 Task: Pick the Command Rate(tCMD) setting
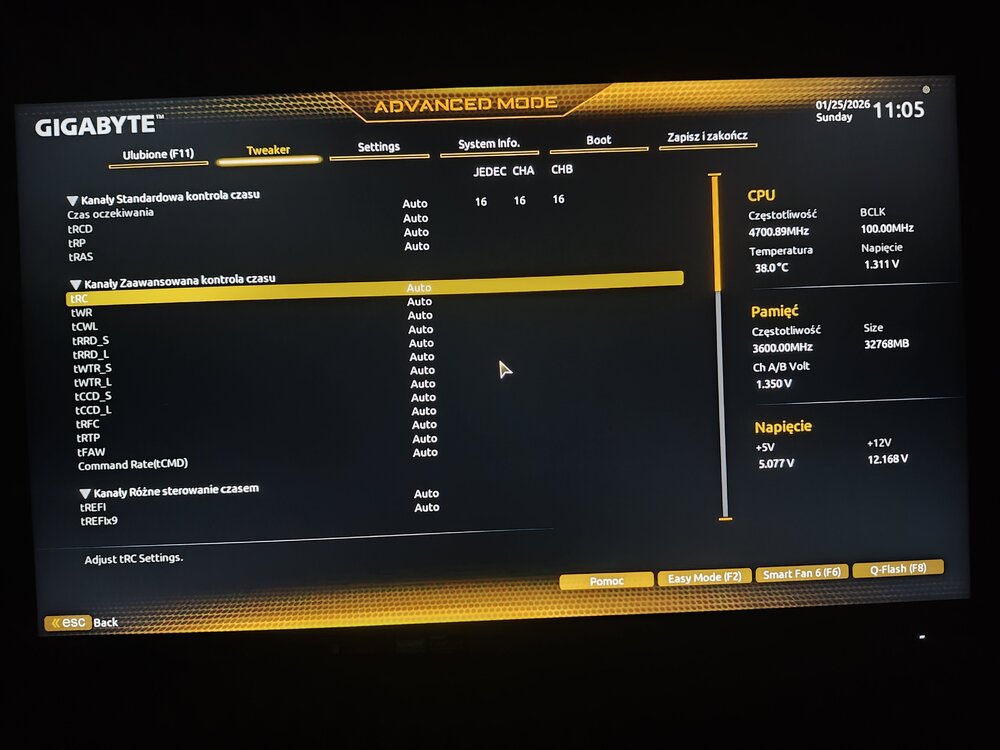coord(133,465)
